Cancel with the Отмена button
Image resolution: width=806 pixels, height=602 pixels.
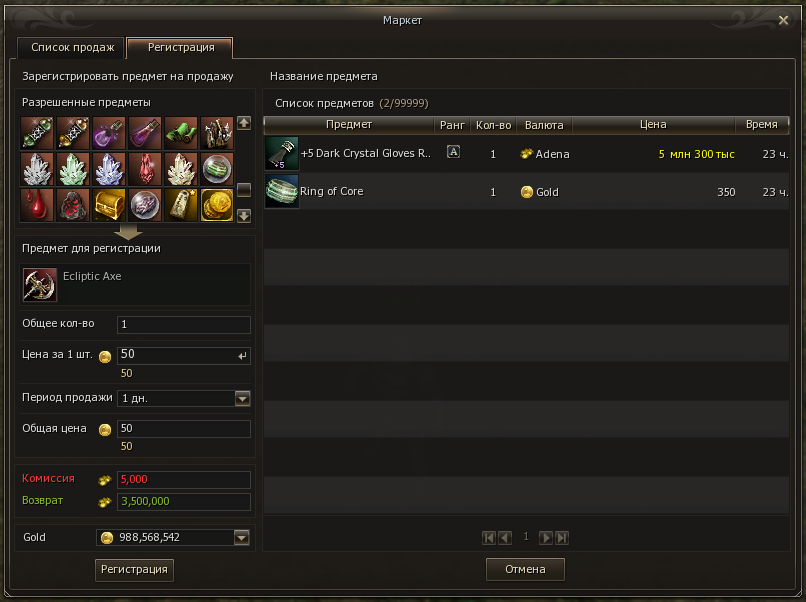click(525, 569)
